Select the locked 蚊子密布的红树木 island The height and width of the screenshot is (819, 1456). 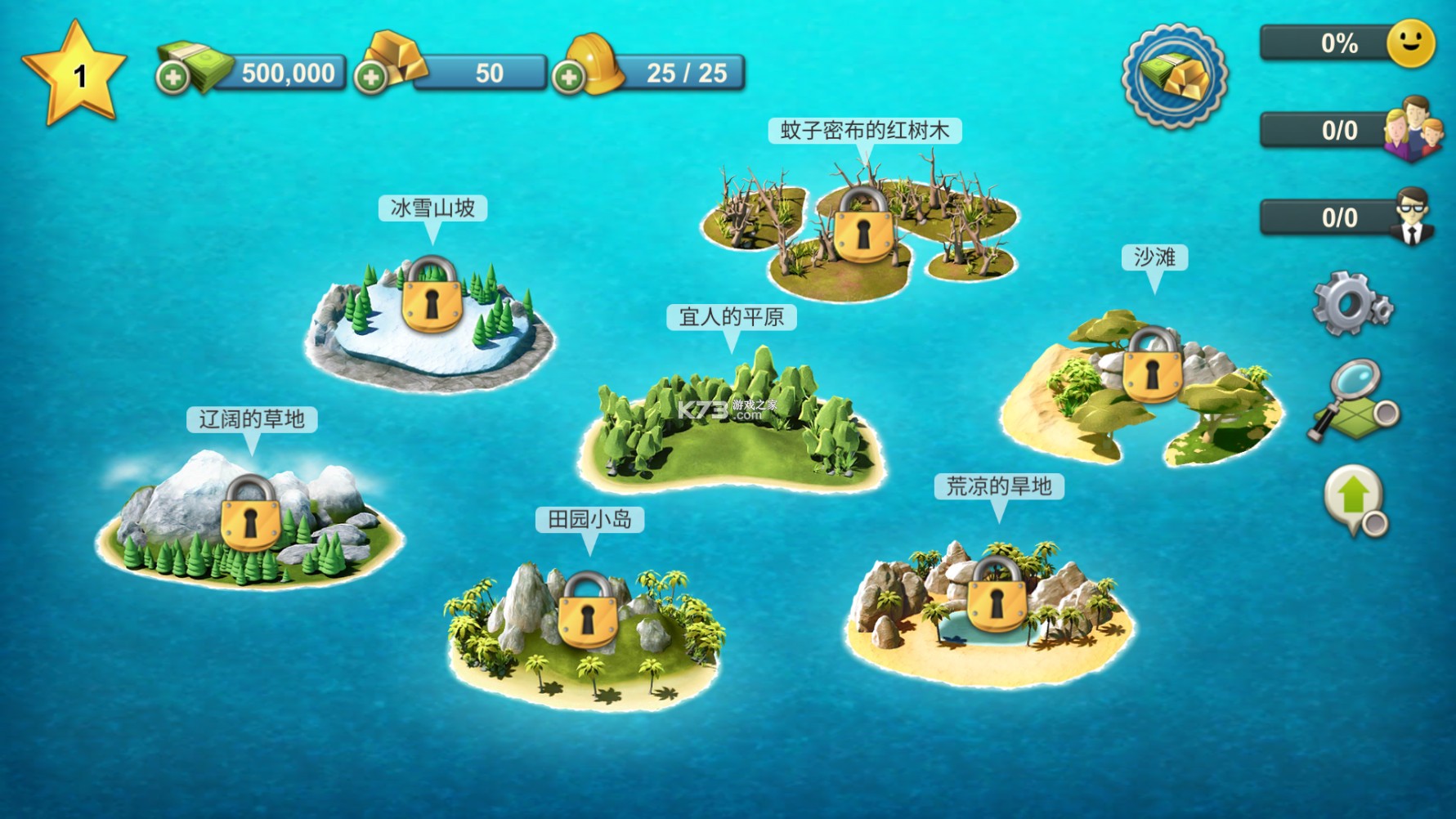862,229
